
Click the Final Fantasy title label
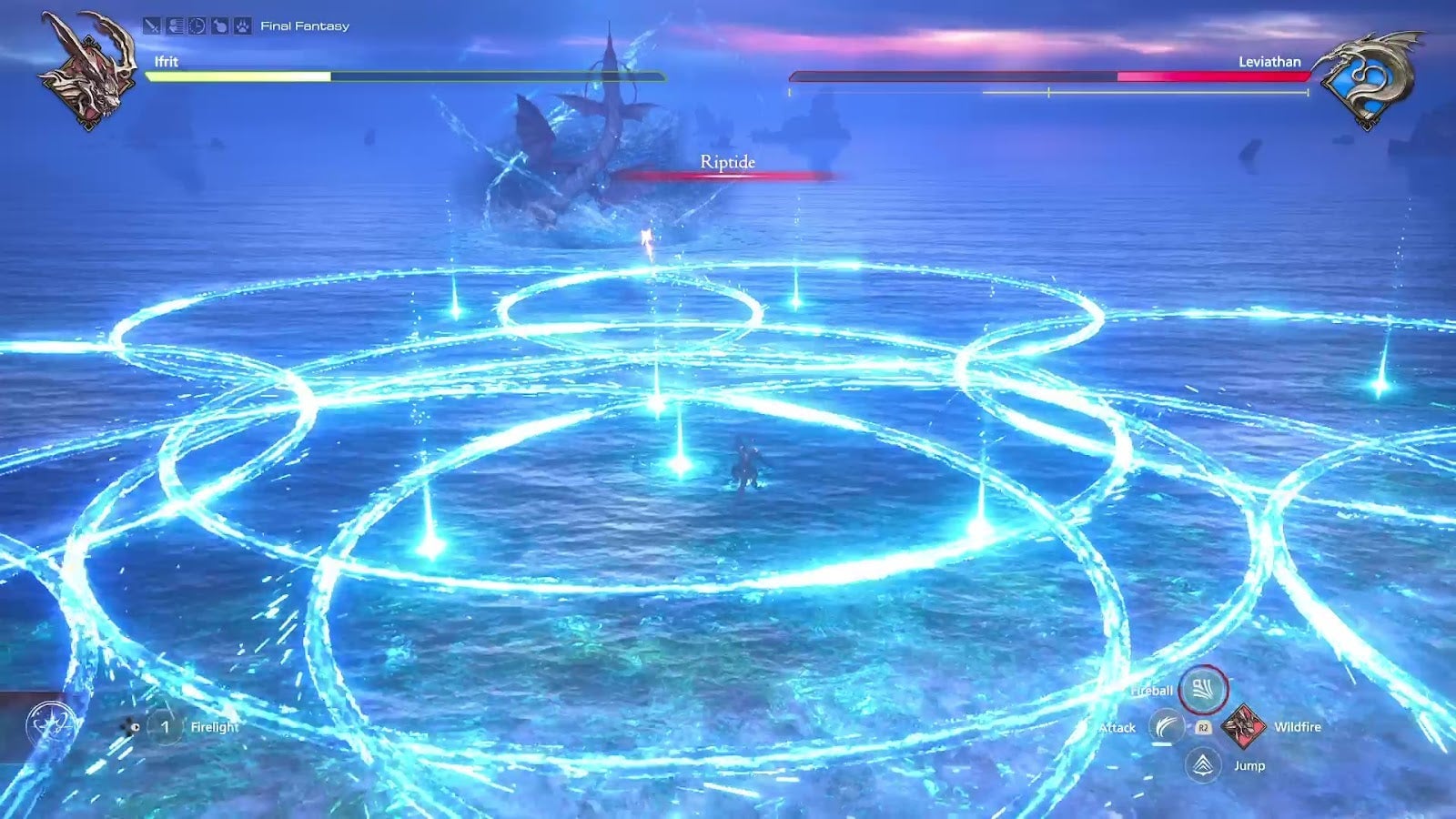[x=303, y=26]
